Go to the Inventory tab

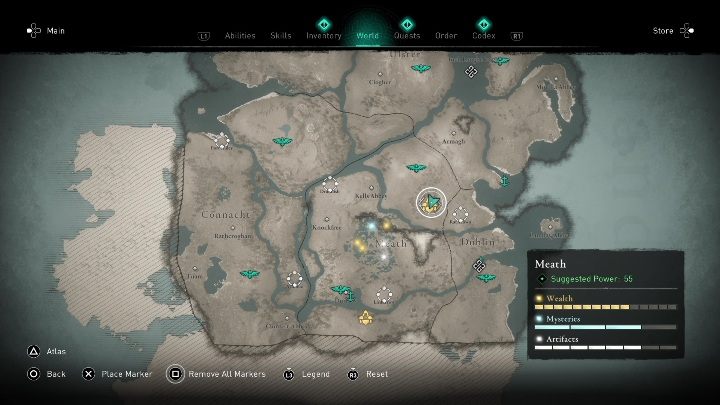pyautogui.click(x=324, y=35)
